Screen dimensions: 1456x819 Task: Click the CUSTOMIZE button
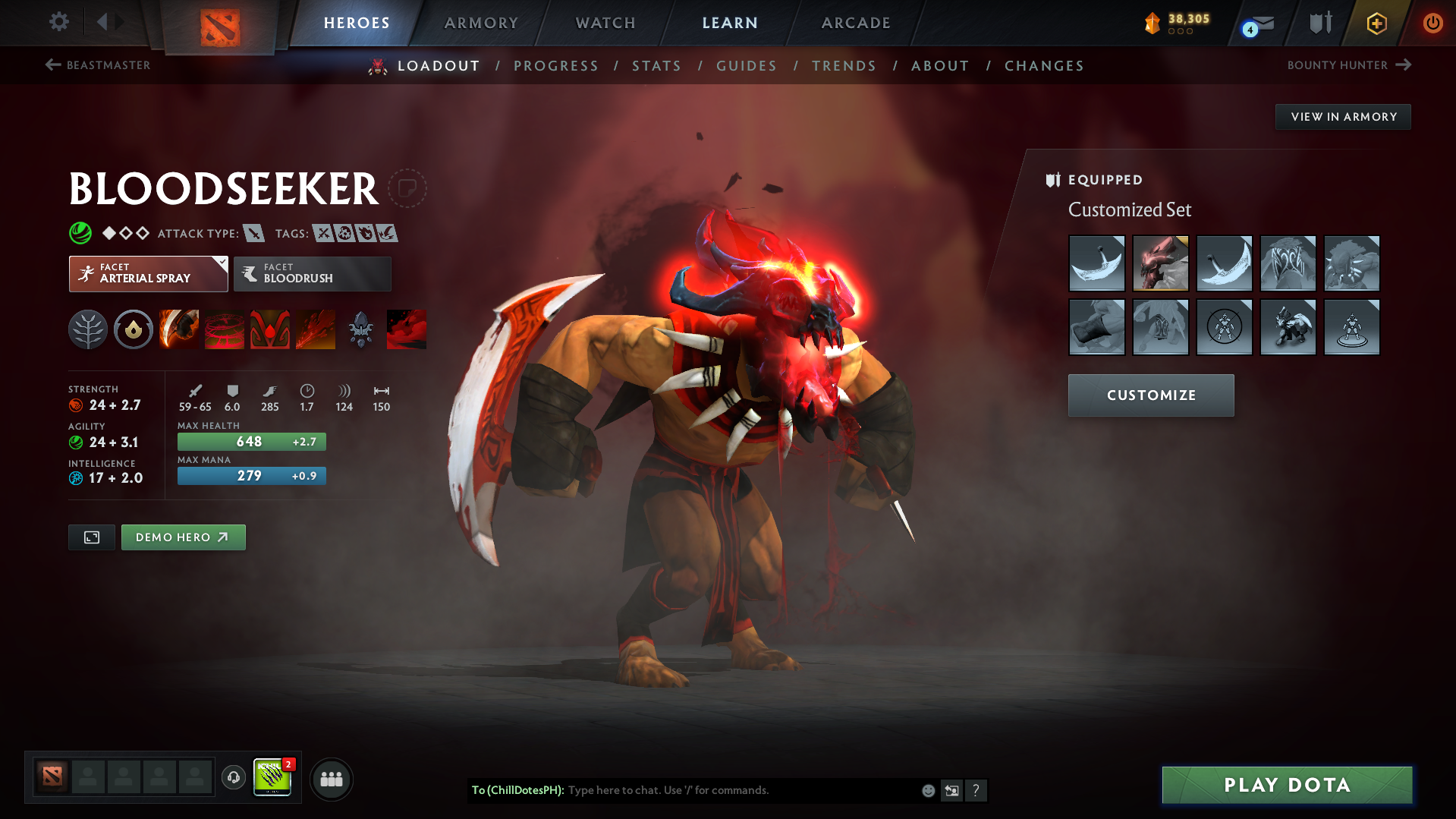[1150, 395]
